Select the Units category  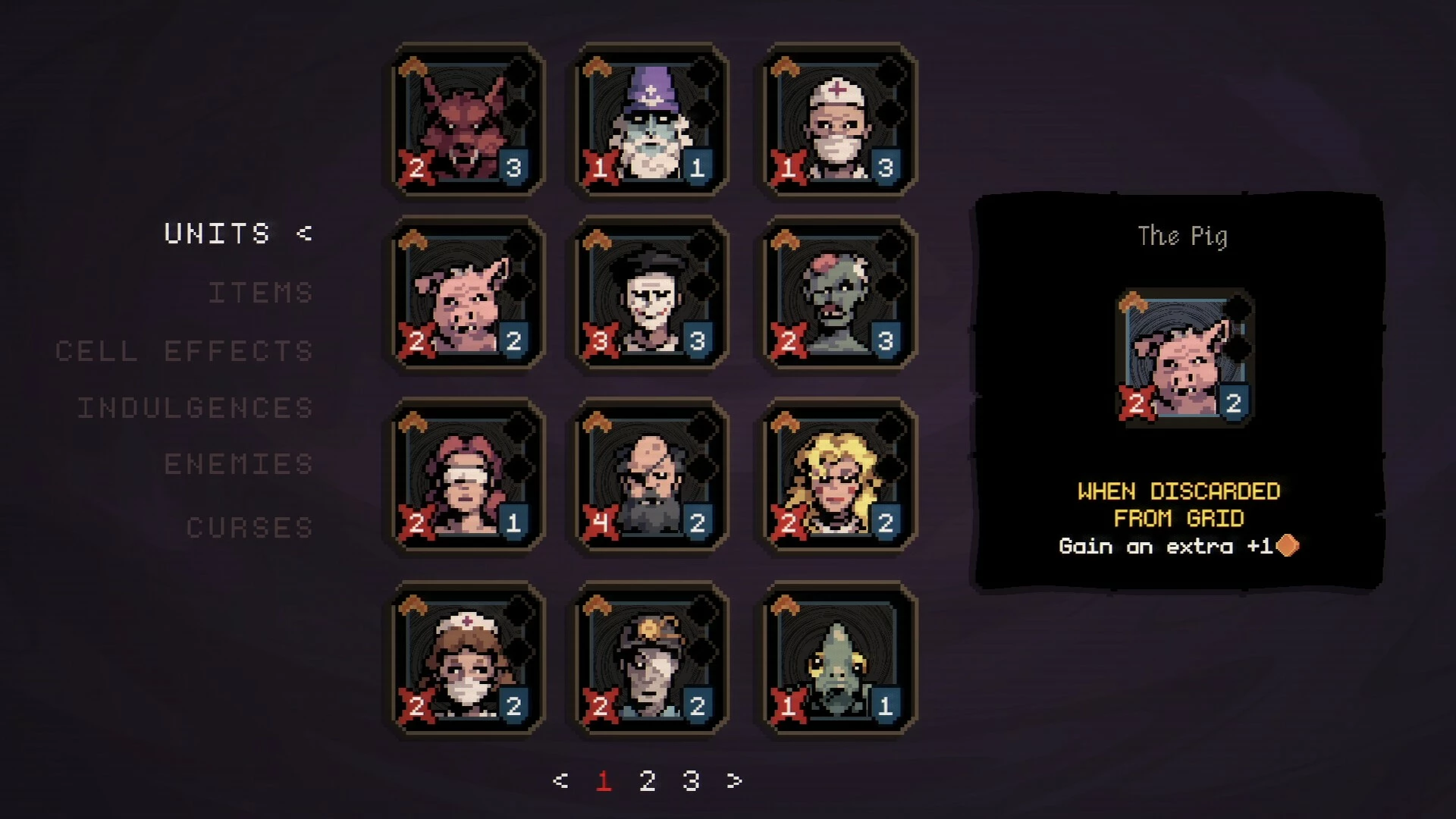(x=218, y=234)
